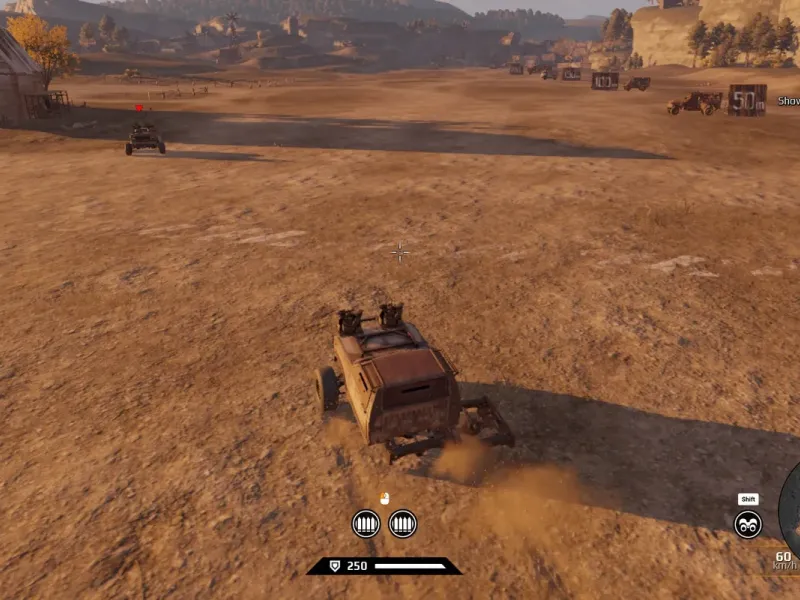Click the cut-off "Show" label
The height and width of the screenshot is (600, 800).
(789, 101)
